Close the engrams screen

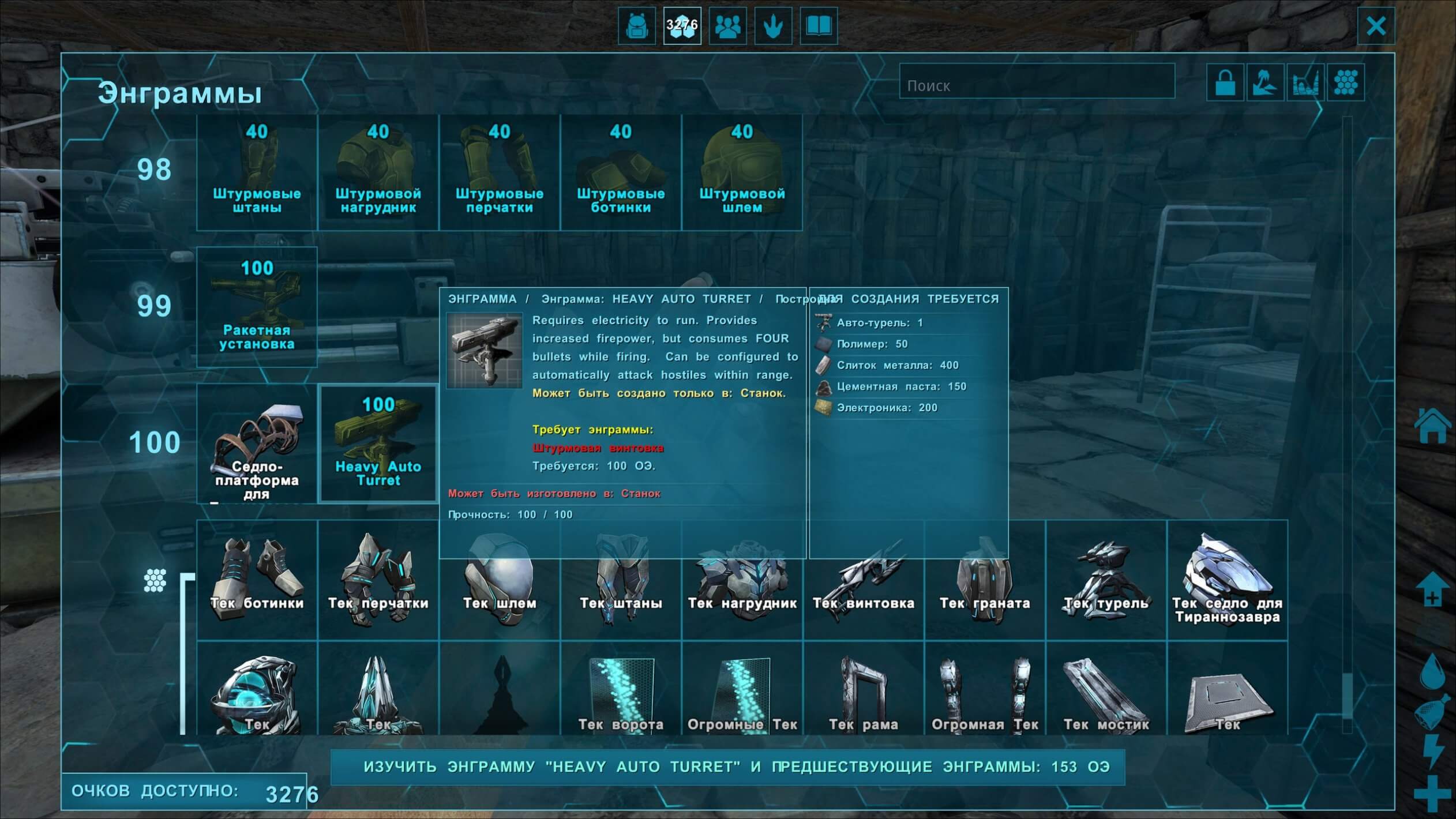point(1376,26)
